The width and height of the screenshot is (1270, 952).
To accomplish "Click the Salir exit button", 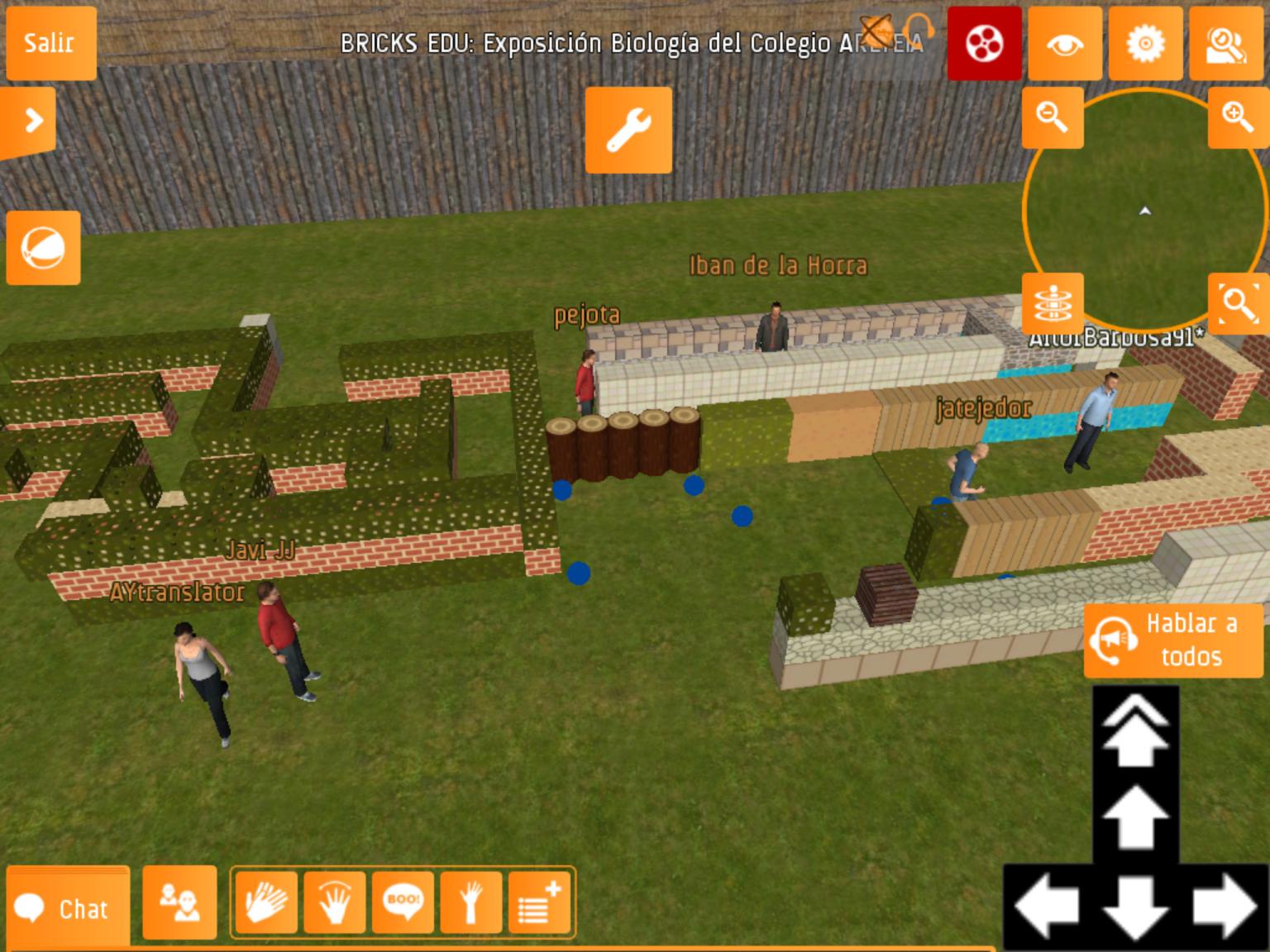I will [50, 43].
